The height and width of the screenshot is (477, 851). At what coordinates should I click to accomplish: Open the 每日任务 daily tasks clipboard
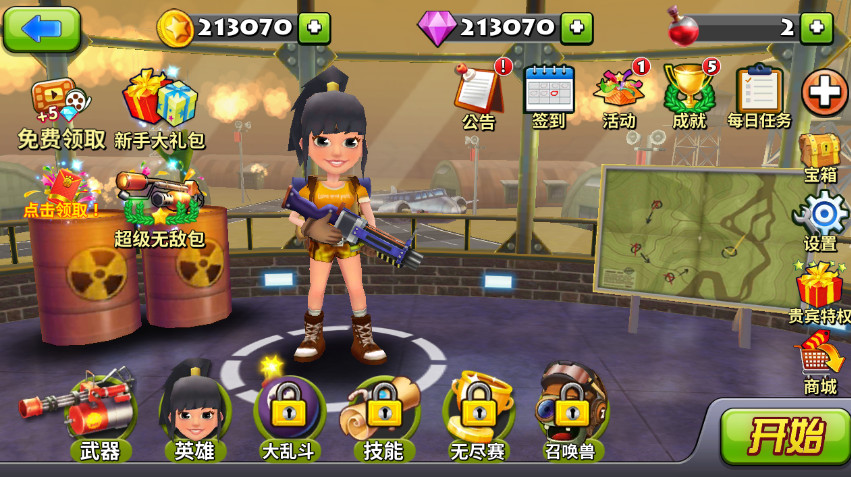click(759, 93)
